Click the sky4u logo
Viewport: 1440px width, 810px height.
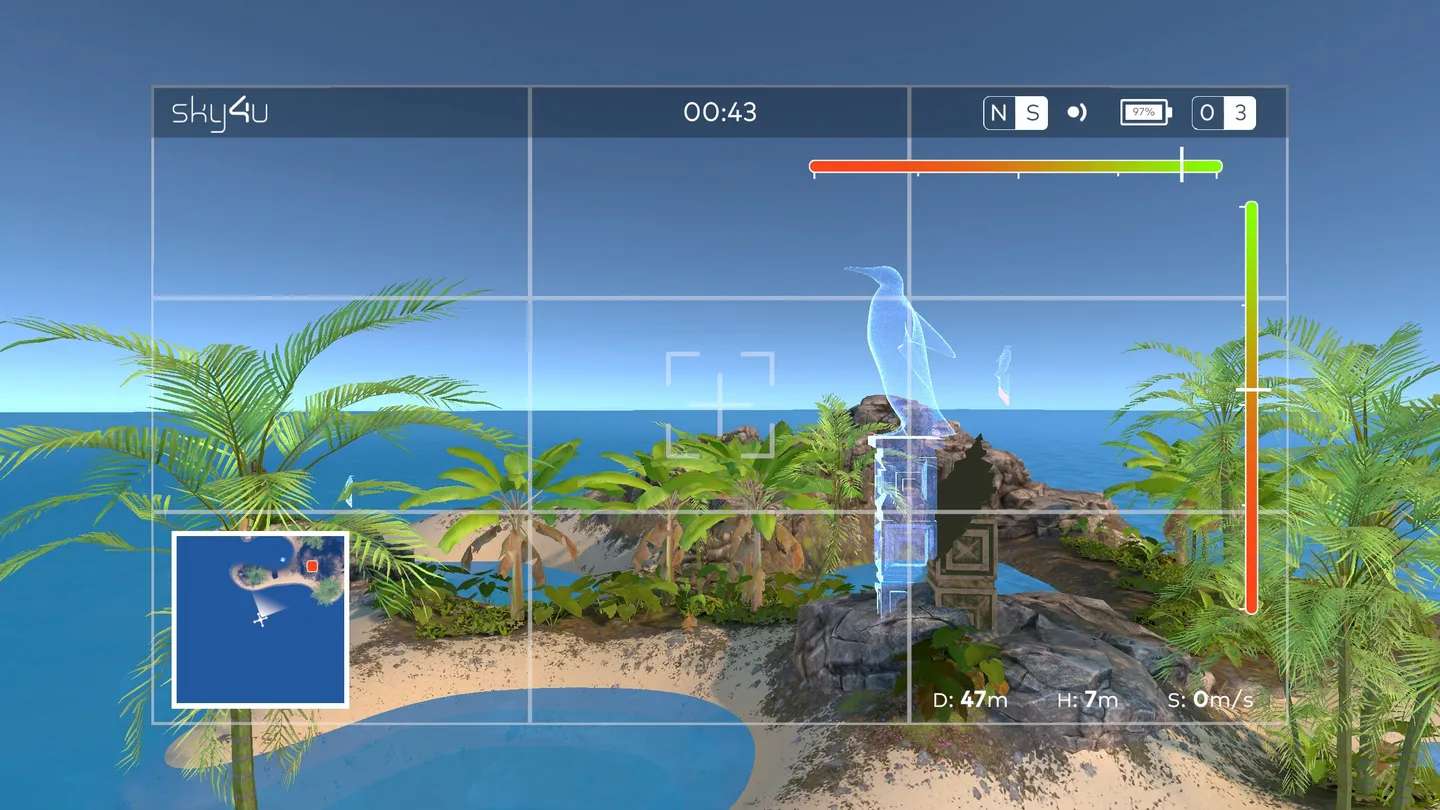219,112
